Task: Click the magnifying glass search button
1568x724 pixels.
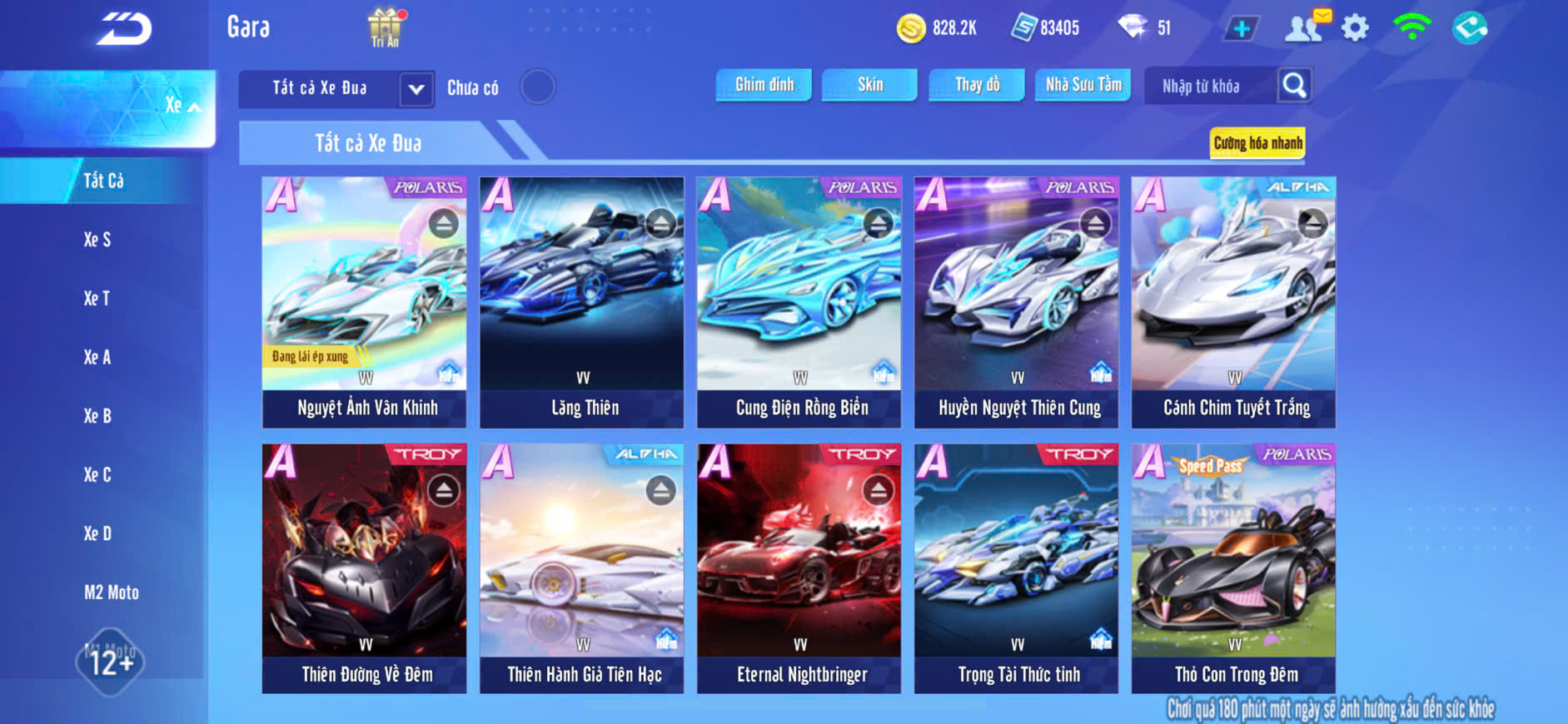Action: click(1294, 85)
